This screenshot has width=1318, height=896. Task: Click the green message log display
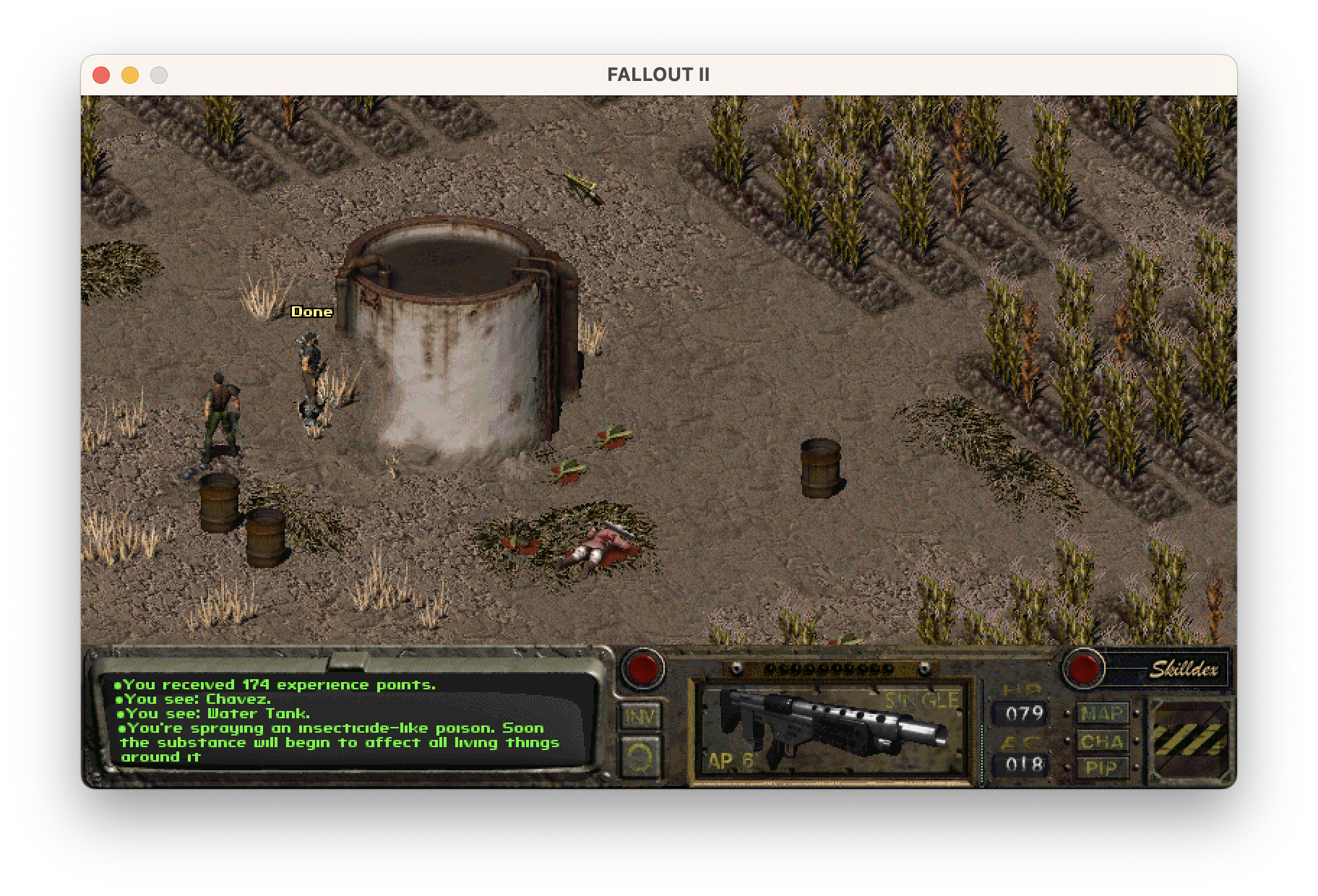click(x=347, y=720)
